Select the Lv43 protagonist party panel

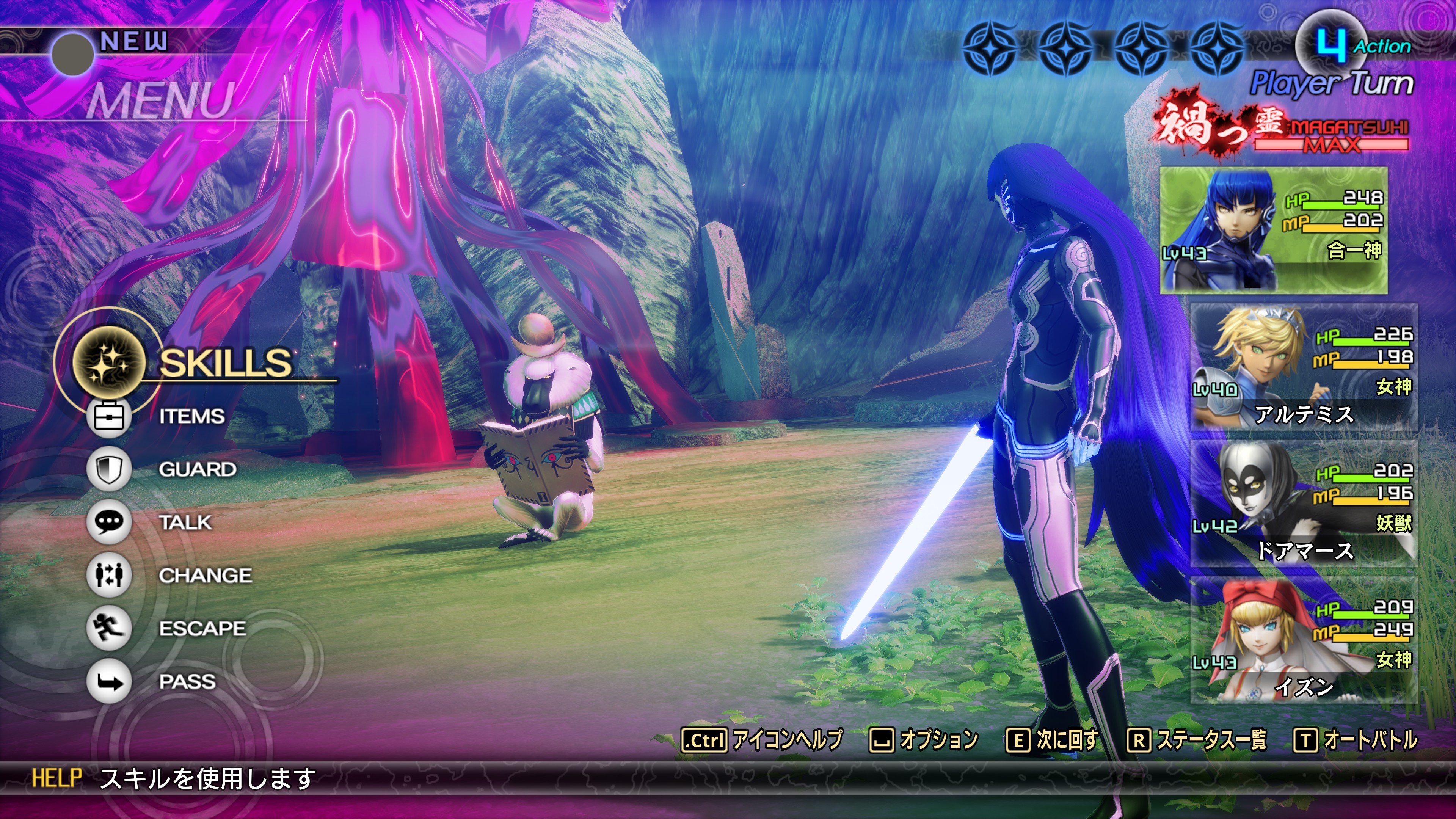coord(1274,230)
